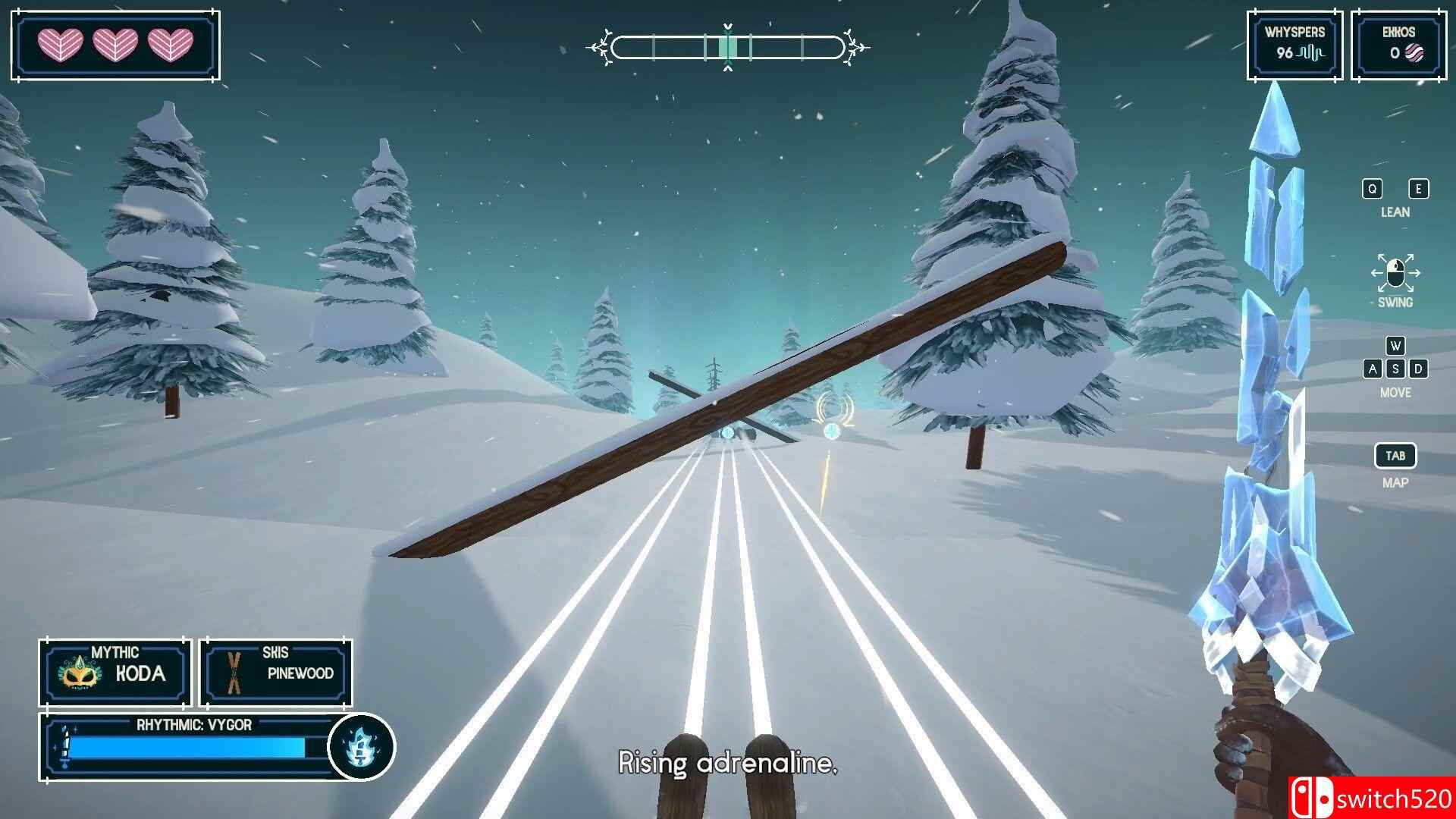Open the Mythic Koda panel
1456x819 pixels.
point(114,671)
